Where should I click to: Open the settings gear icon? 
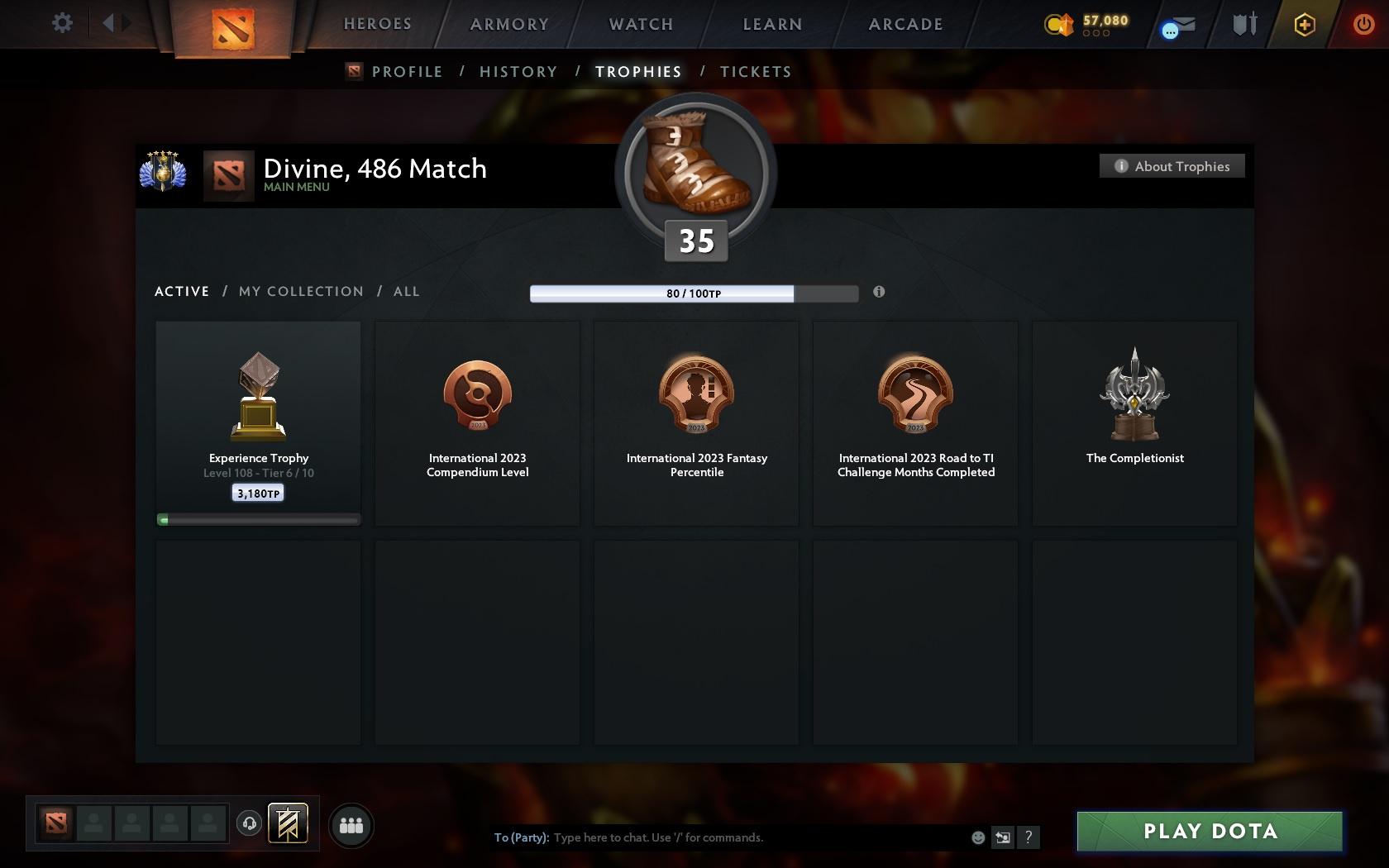click(x=60, y=23)
